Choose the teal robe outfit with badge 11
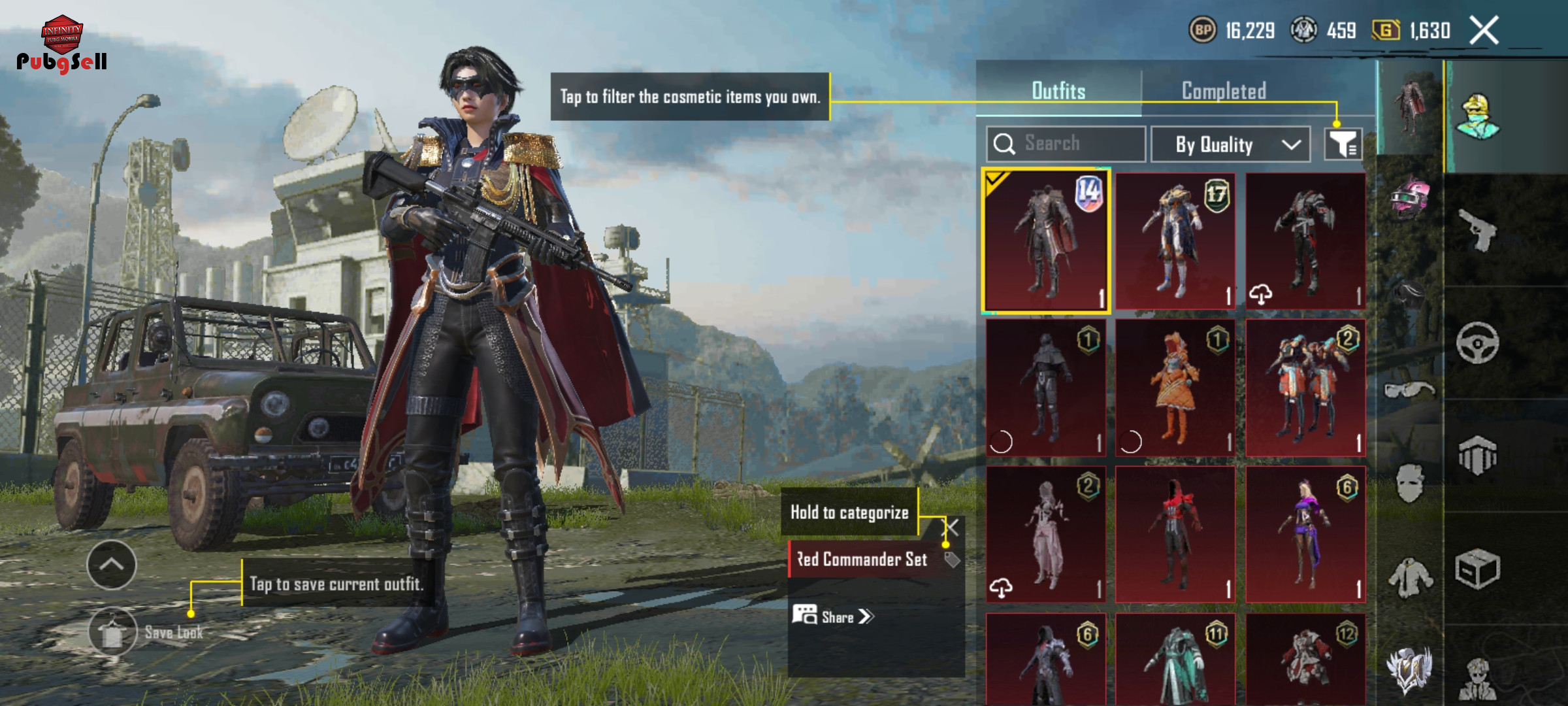The width and height of the screenshot is (1568, 706). point(1175,660)
